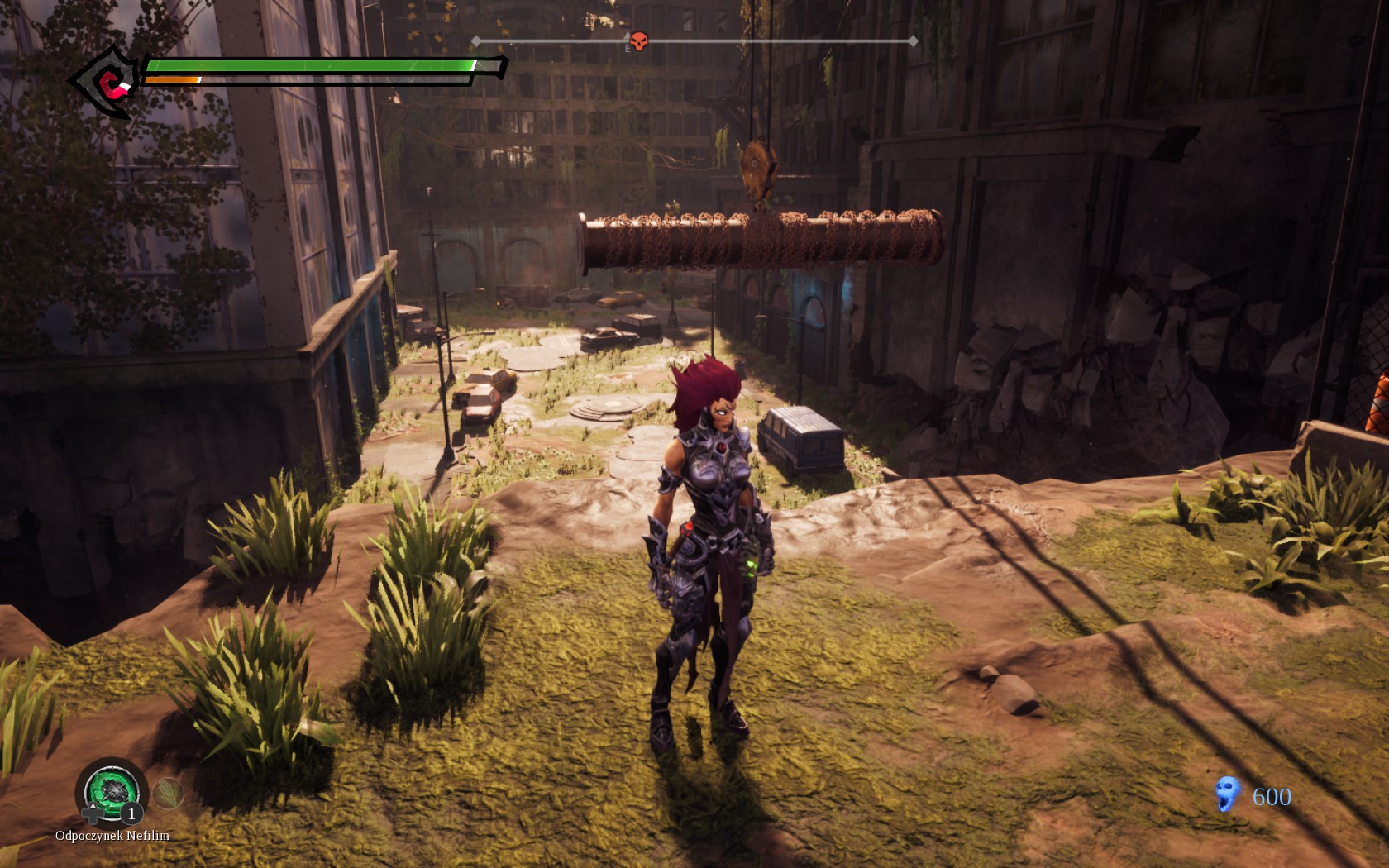
Task: Use the green Odpoczynek Nefilim item
Action: [111, 791]
